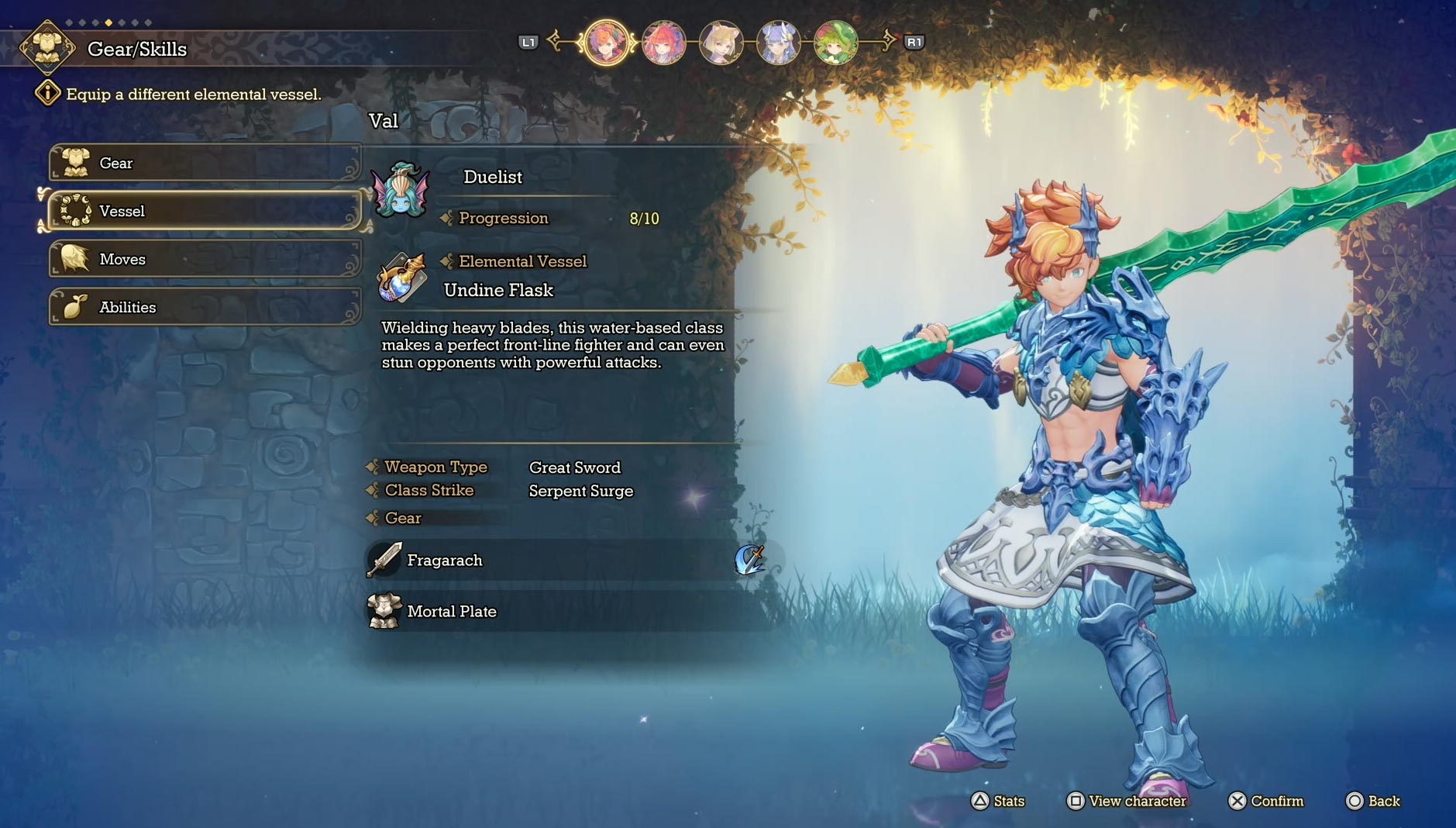This screenshot has width=1456, height=828.
Task: Switch to the green-haired character portrait
Action: (835, 43)
